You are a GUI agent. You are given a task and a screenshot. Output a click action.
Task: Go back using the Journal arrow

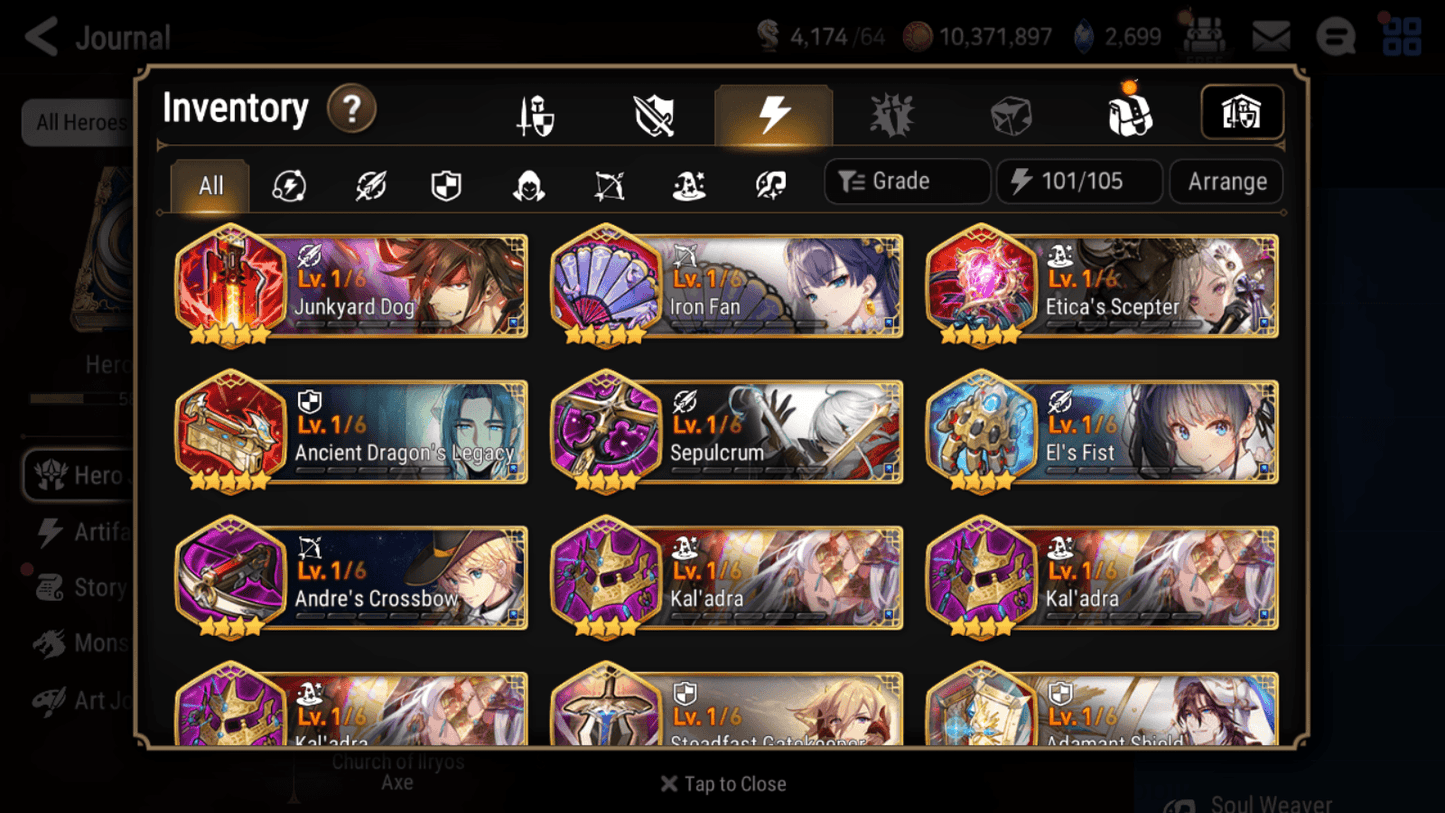point(40,36)
